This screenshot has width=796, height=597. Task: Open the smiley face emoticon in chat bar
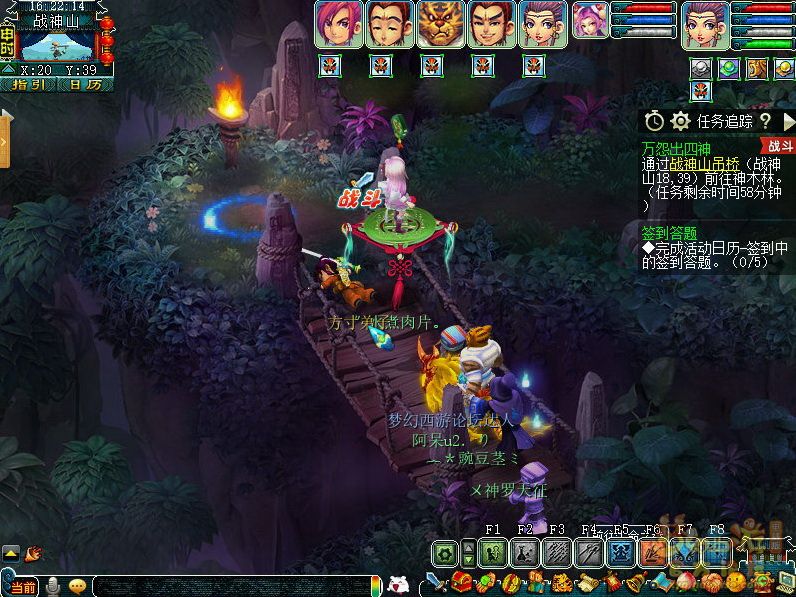click(x=77, y=586)
